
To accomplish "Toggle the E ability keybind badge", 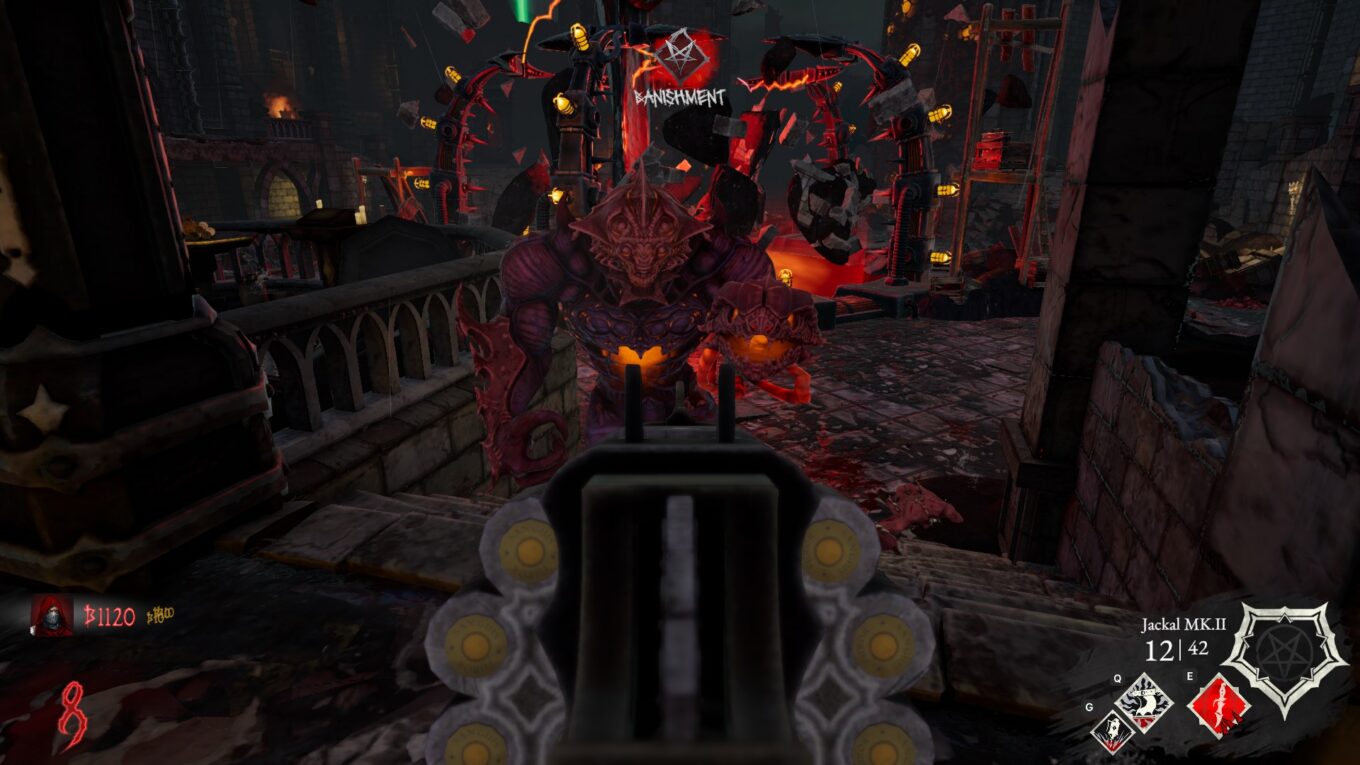I will [1190, 675].
